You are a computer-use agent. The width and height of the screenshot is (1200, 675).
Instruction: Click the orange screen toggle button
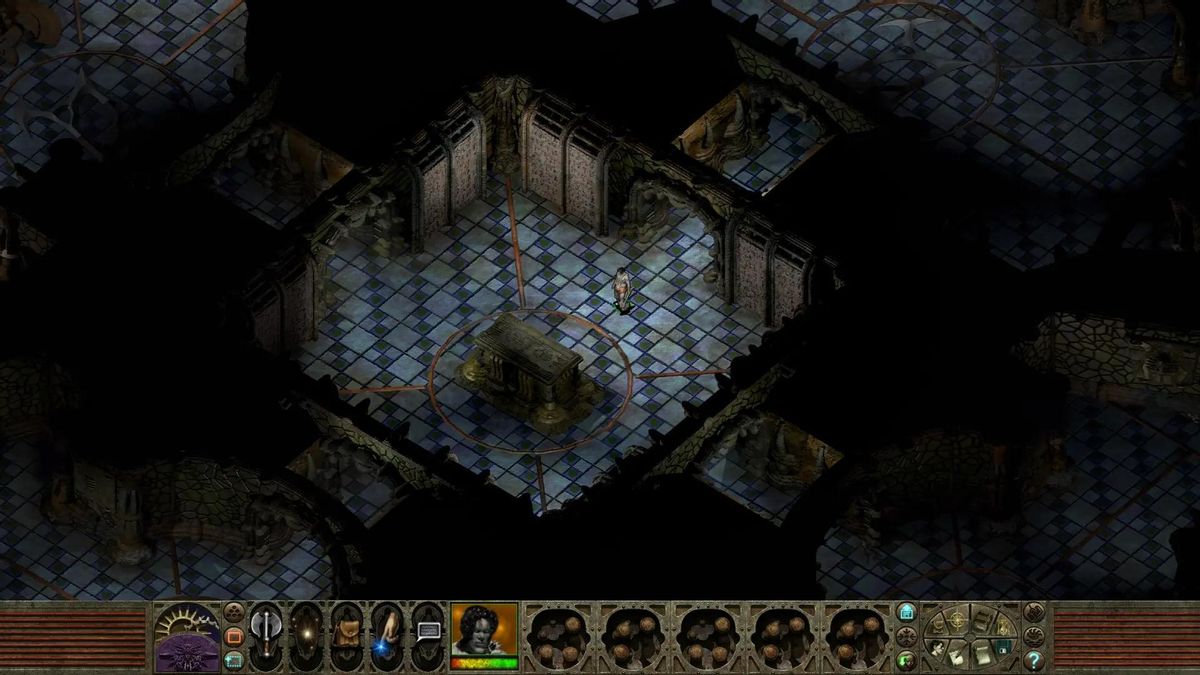(x=234, y=636)
